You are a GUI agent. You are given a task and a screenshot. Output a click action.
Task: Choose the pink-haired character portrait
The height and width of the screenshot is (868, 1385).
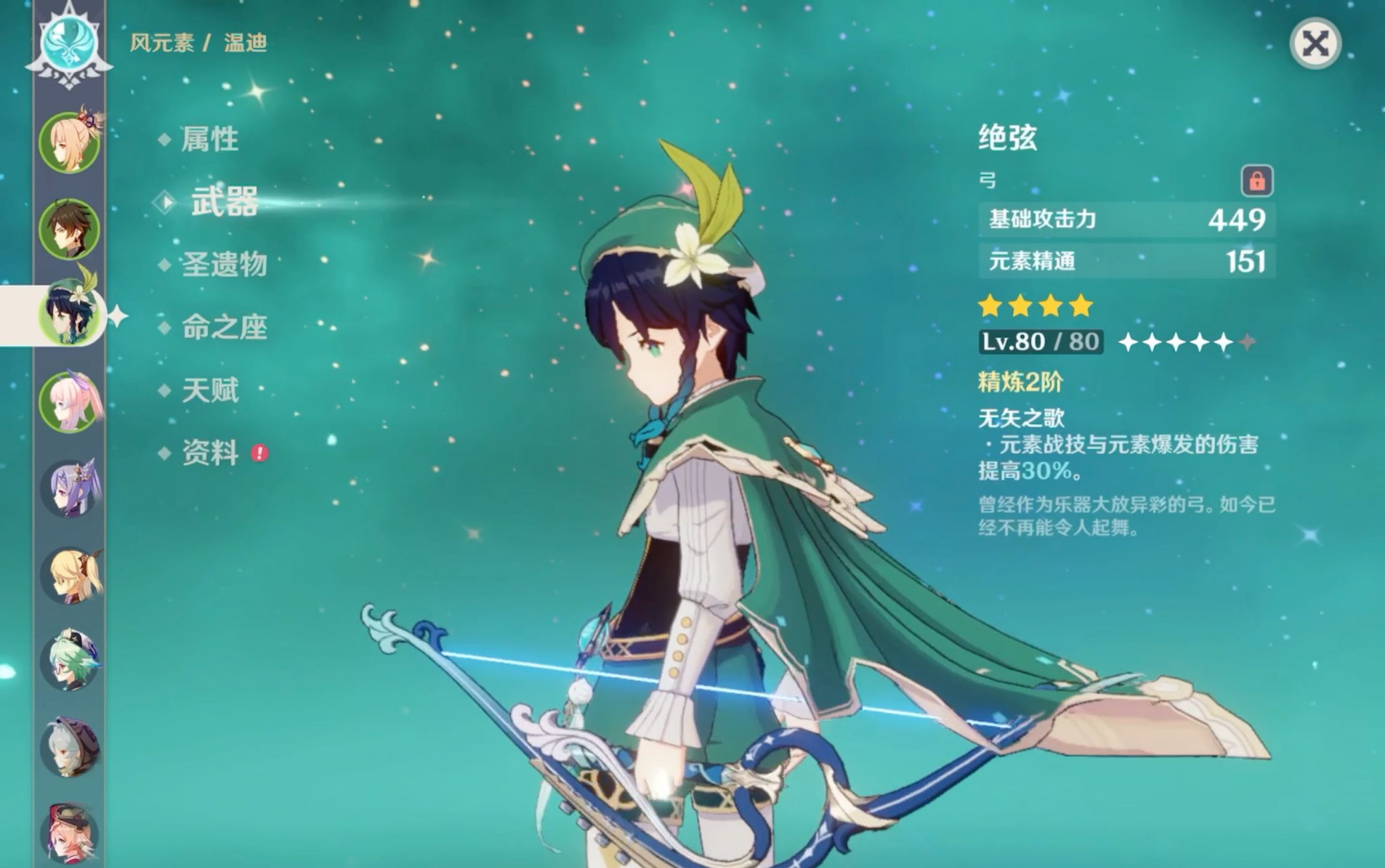point(70,401)
